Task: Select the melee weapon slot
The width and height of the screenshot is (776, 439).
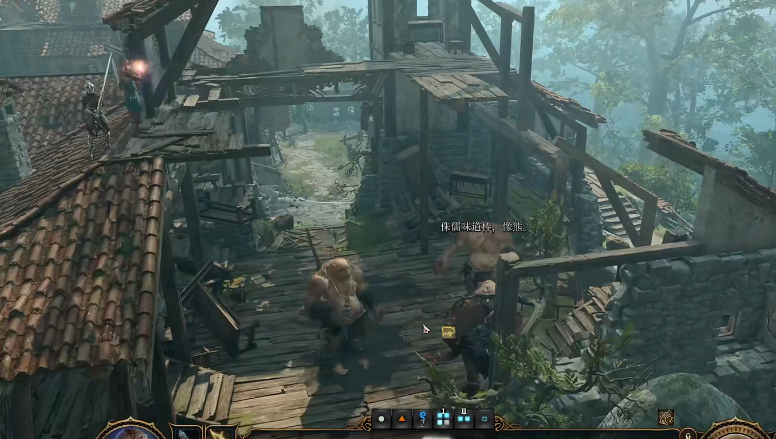Action: click(188, 433)
